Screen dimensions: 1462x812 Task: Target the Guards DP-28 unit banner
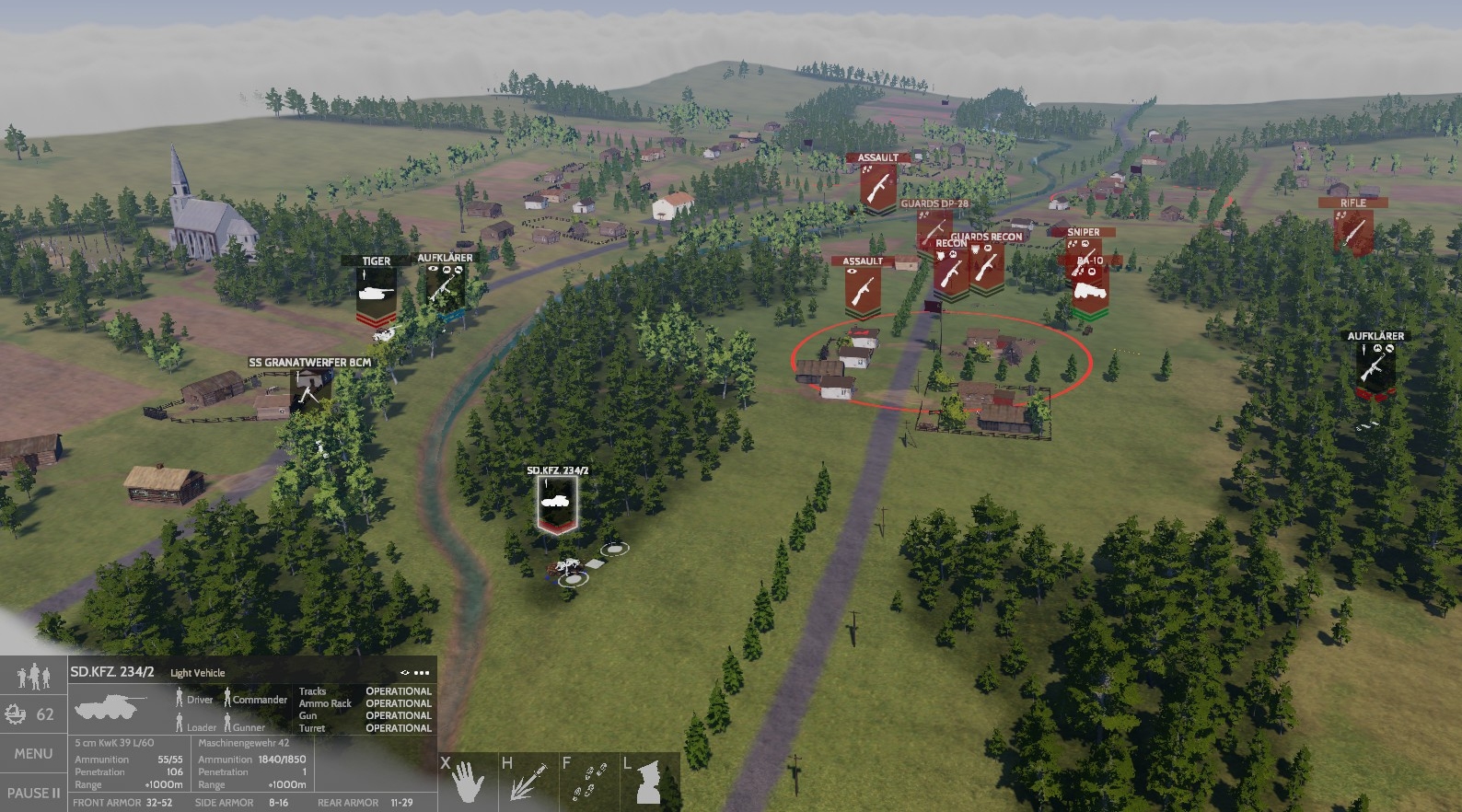tap(932, 226)
